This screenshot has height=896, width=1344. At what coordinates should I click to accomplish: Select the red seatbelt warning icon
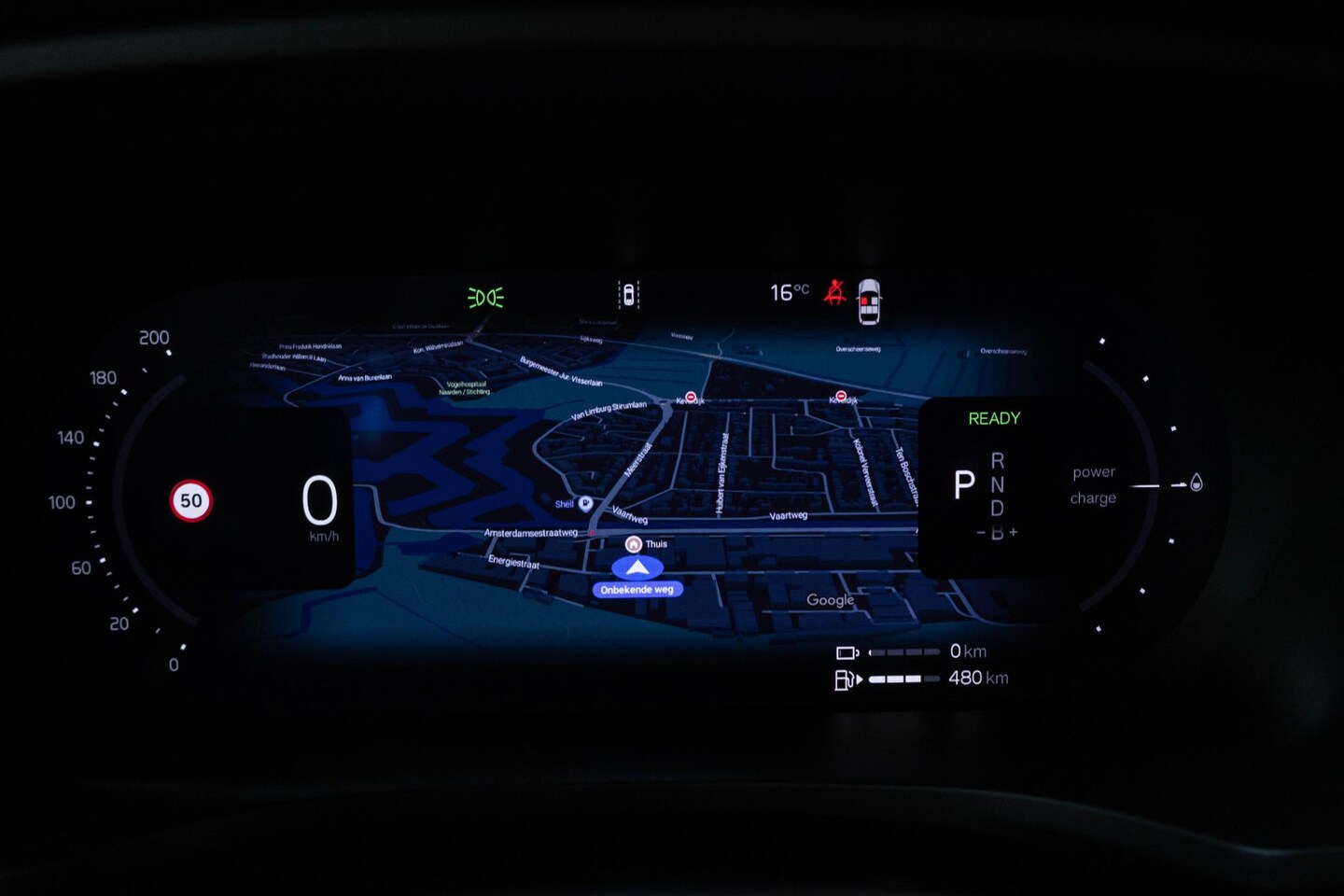(x=834, y=293)
